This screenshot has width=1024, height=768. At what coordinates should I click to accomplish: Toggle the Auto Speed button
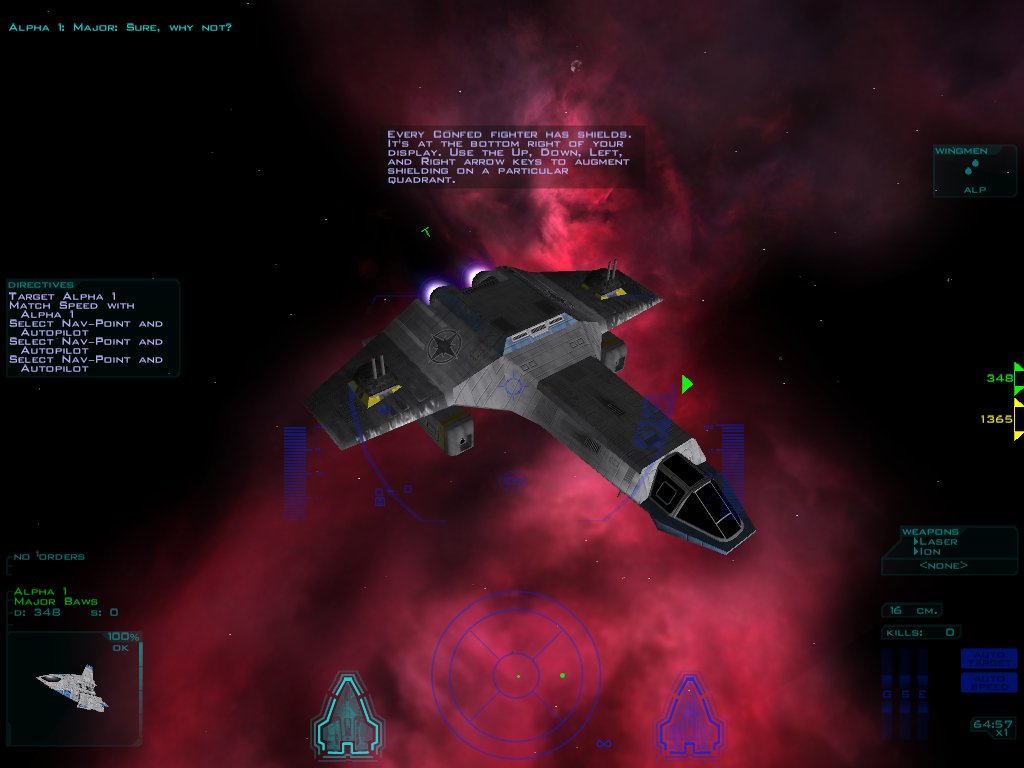click(988, 682)
